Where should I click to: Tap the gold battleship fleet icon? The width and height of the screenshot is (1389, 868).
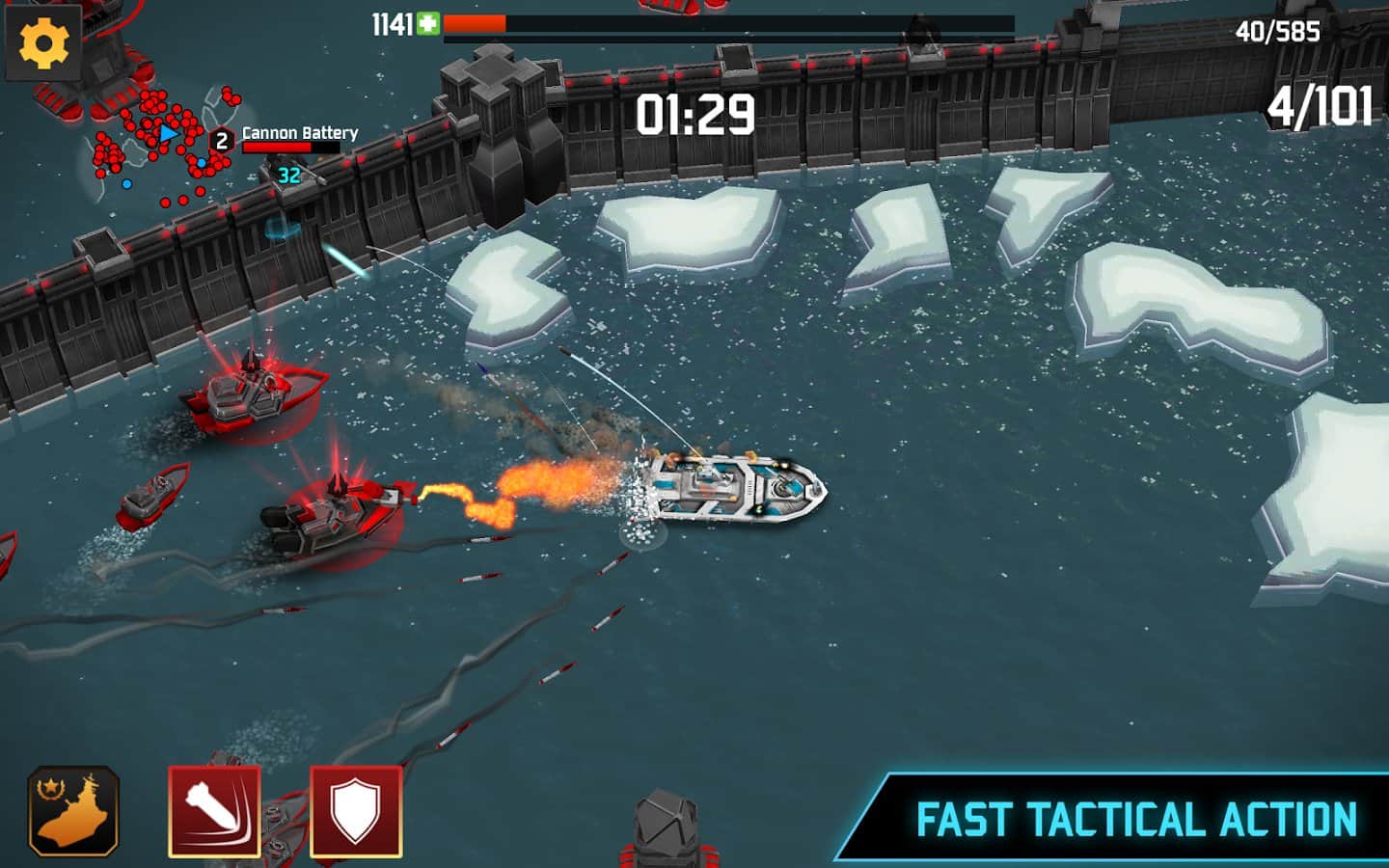[x=74, y=811]
